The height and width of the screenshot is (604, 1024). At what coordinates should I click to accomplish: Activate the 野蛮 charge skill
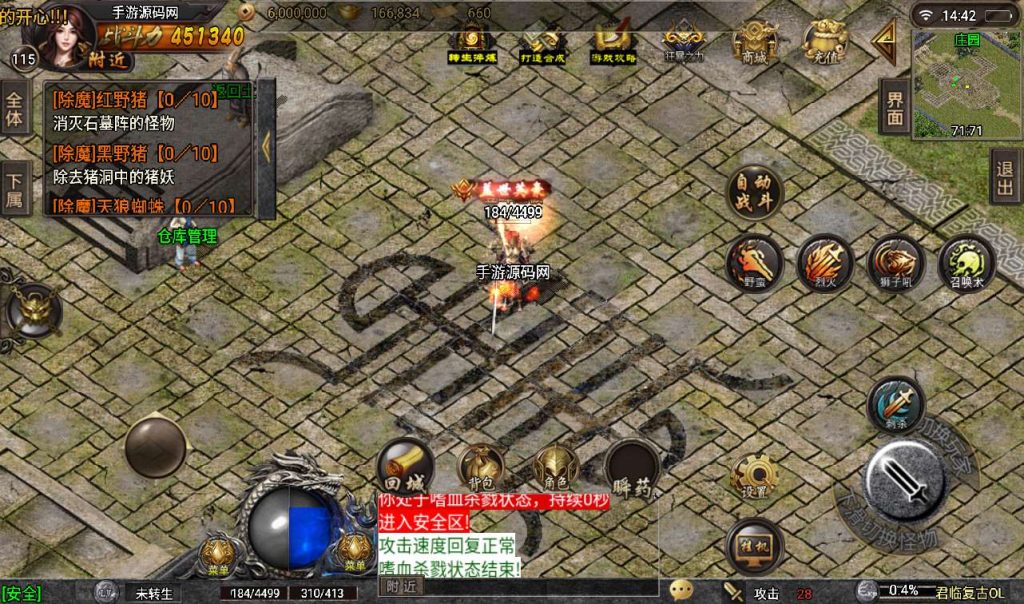coord(754,262)
